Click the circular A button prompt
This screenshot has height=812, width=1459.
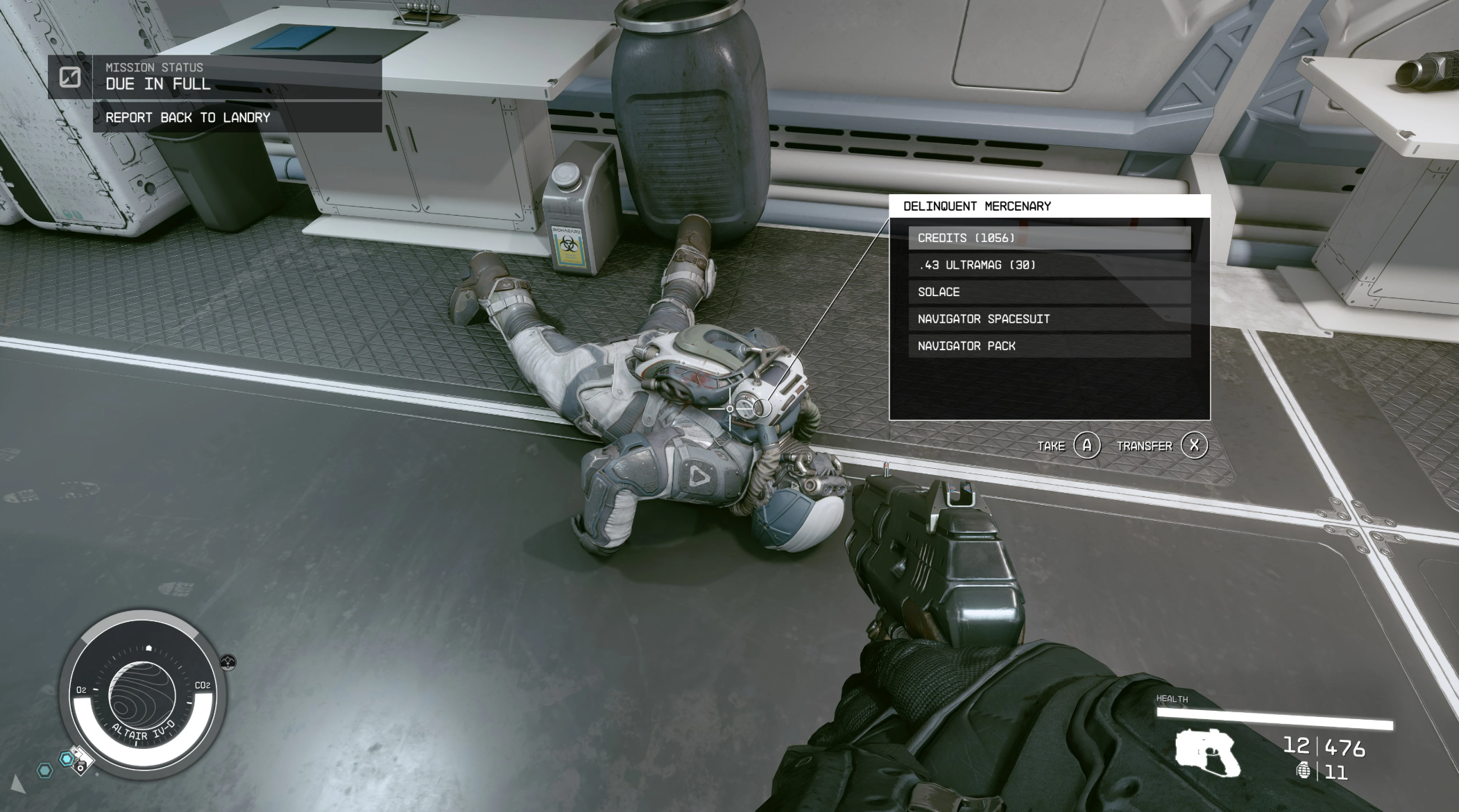click(x=1086, y=446)
